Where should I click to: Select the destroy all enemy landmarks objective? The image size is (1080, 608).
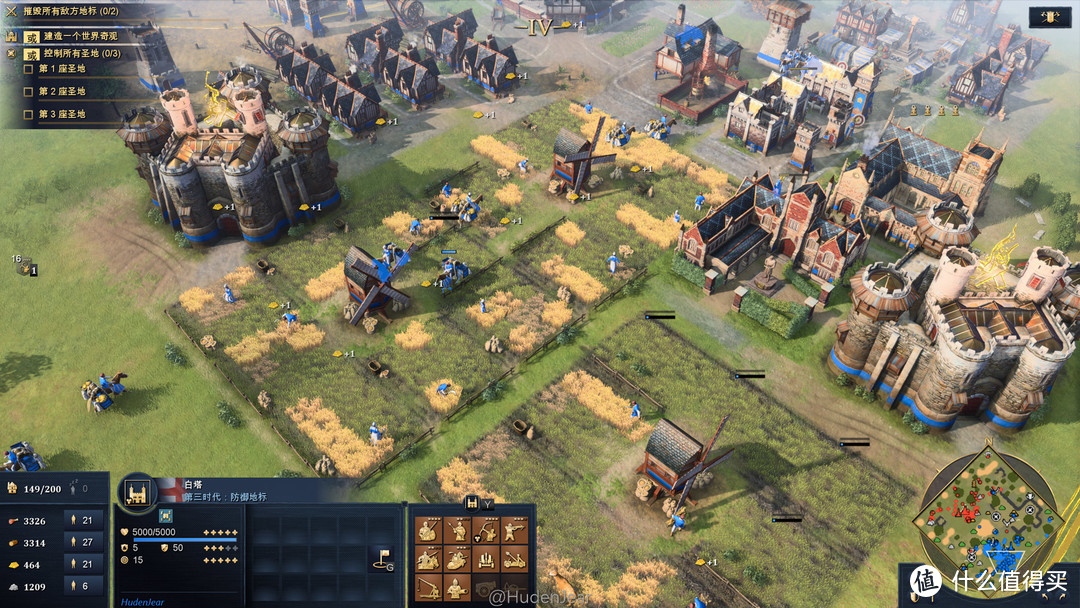70,10
